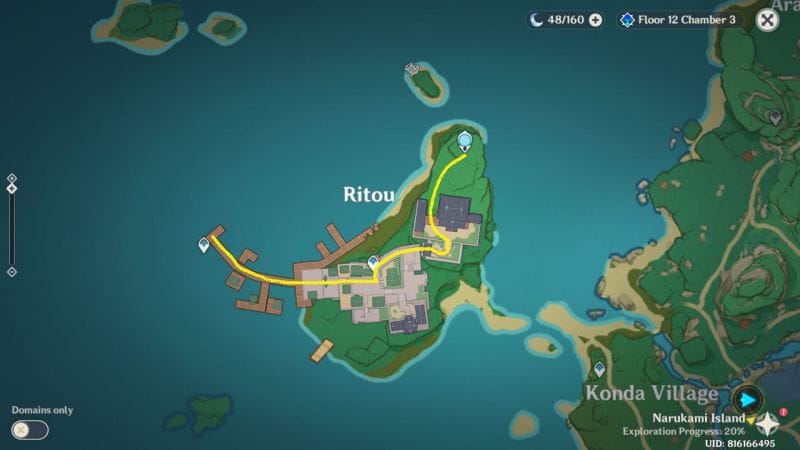
Task: Close the map with the X button
Action: point(767,20)
